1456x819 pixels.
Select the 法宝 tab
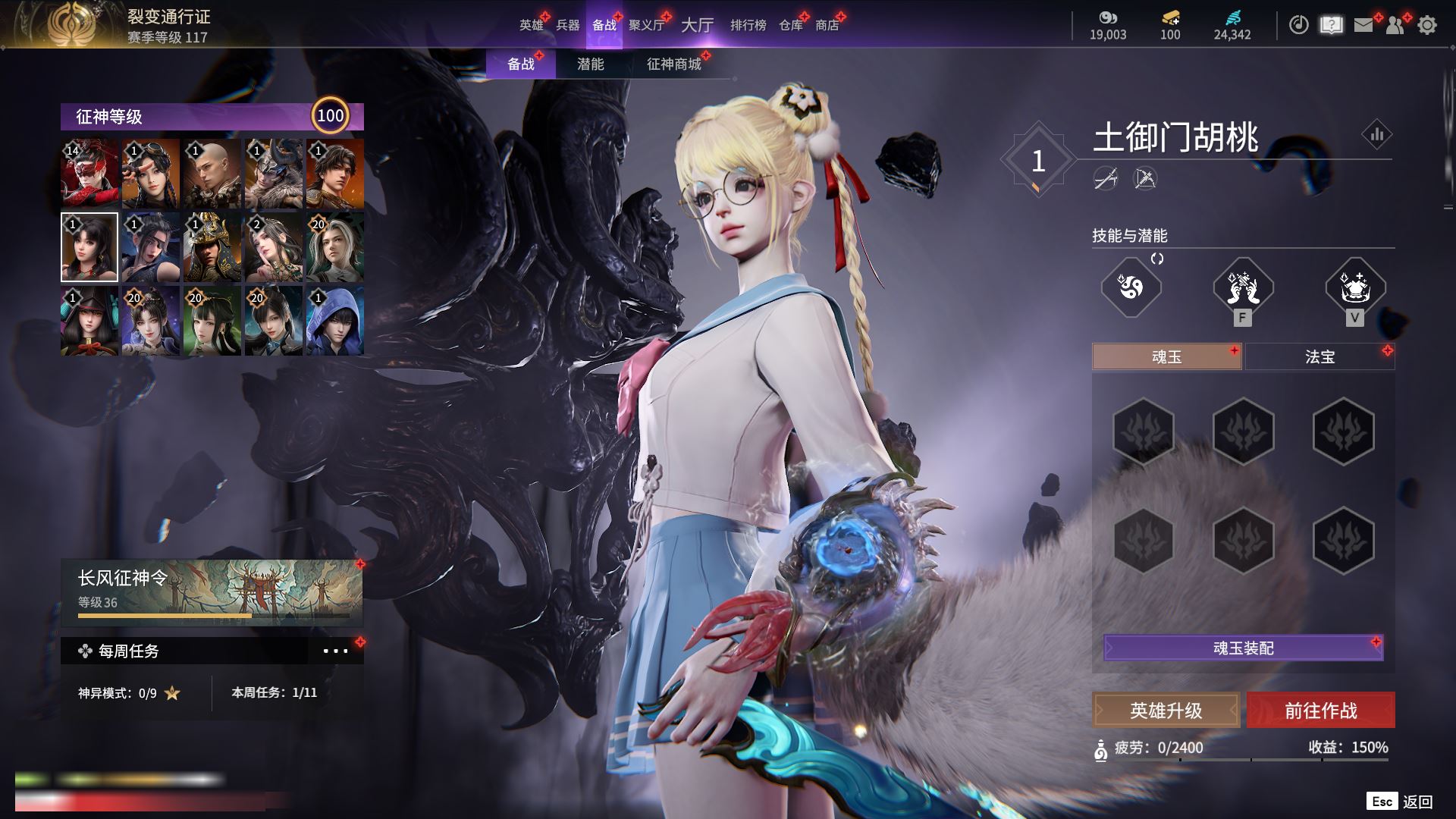click(x=1319, y=356)
